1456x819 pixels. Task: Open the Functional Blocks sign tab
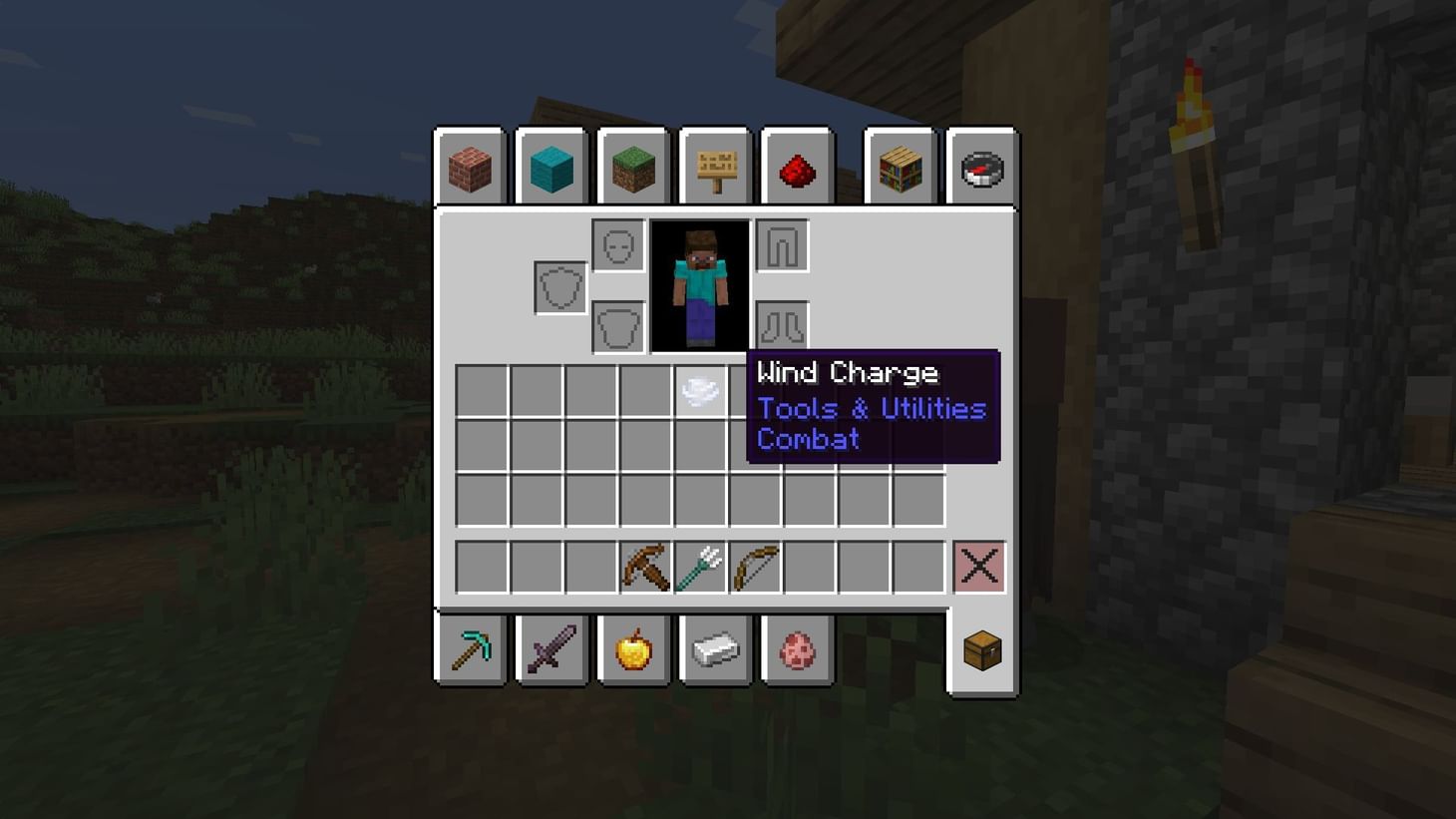click(x=715, y=168)
